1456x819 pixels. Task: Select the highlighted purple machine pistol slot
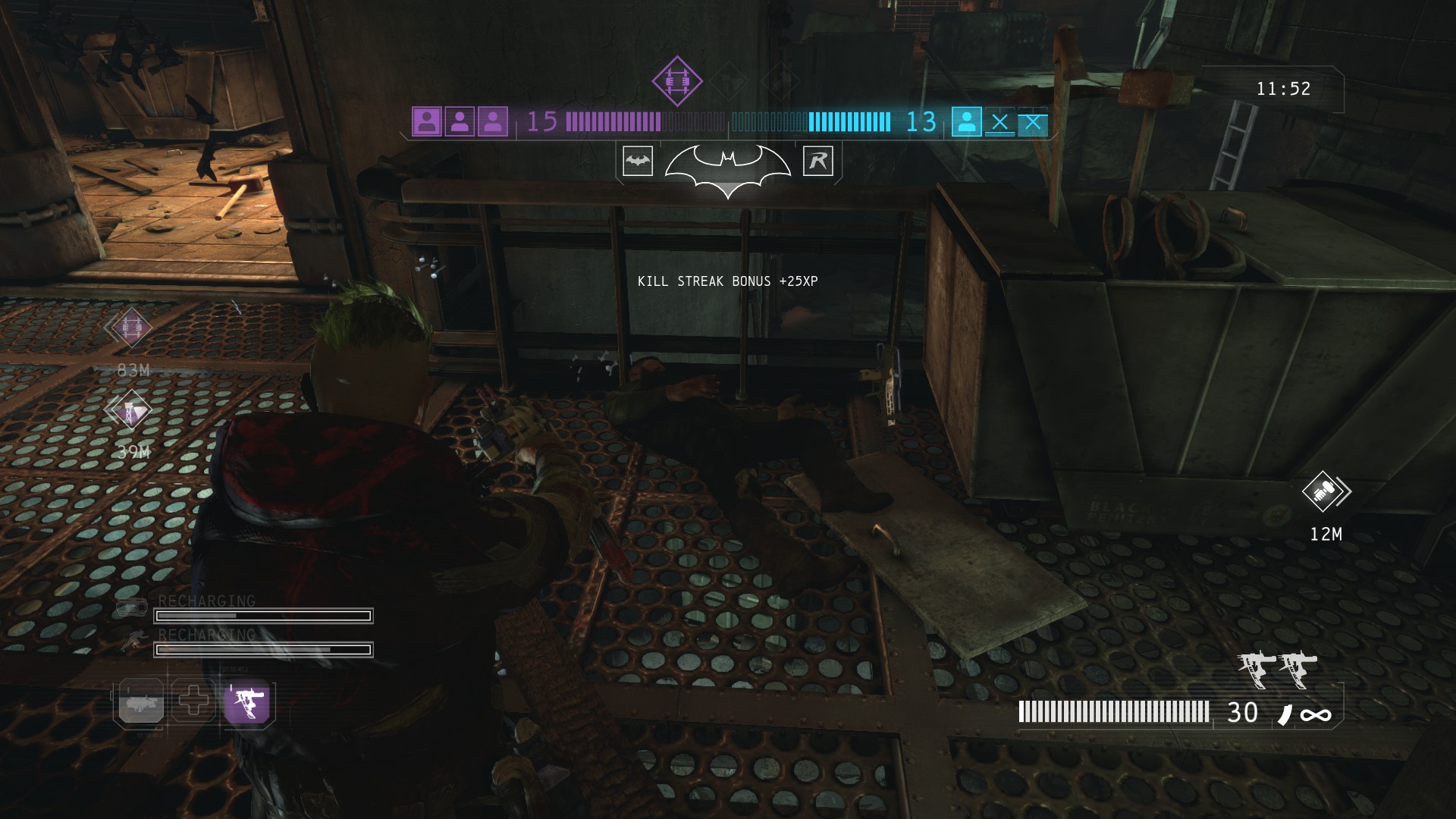(x=248, y=702)
